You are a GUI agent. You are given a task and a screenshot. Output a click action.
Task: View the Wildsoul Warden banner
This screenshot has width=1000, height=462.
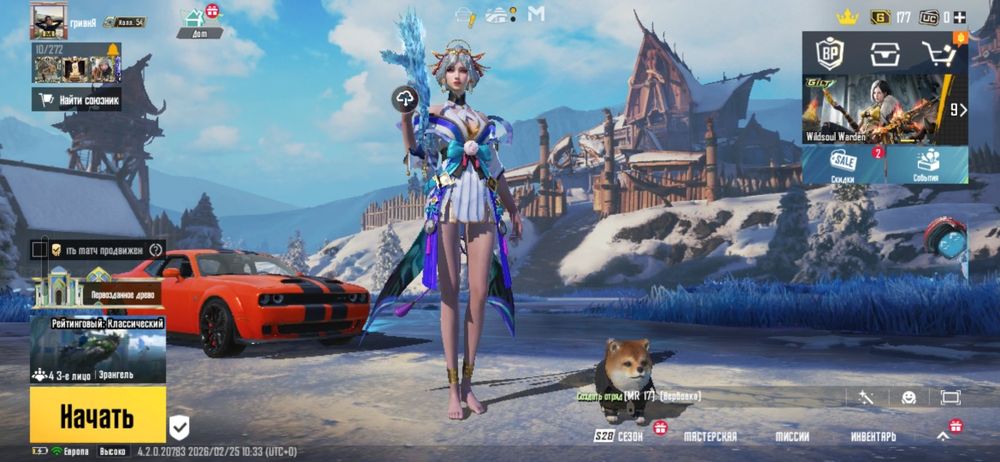[x=875, y=110]
